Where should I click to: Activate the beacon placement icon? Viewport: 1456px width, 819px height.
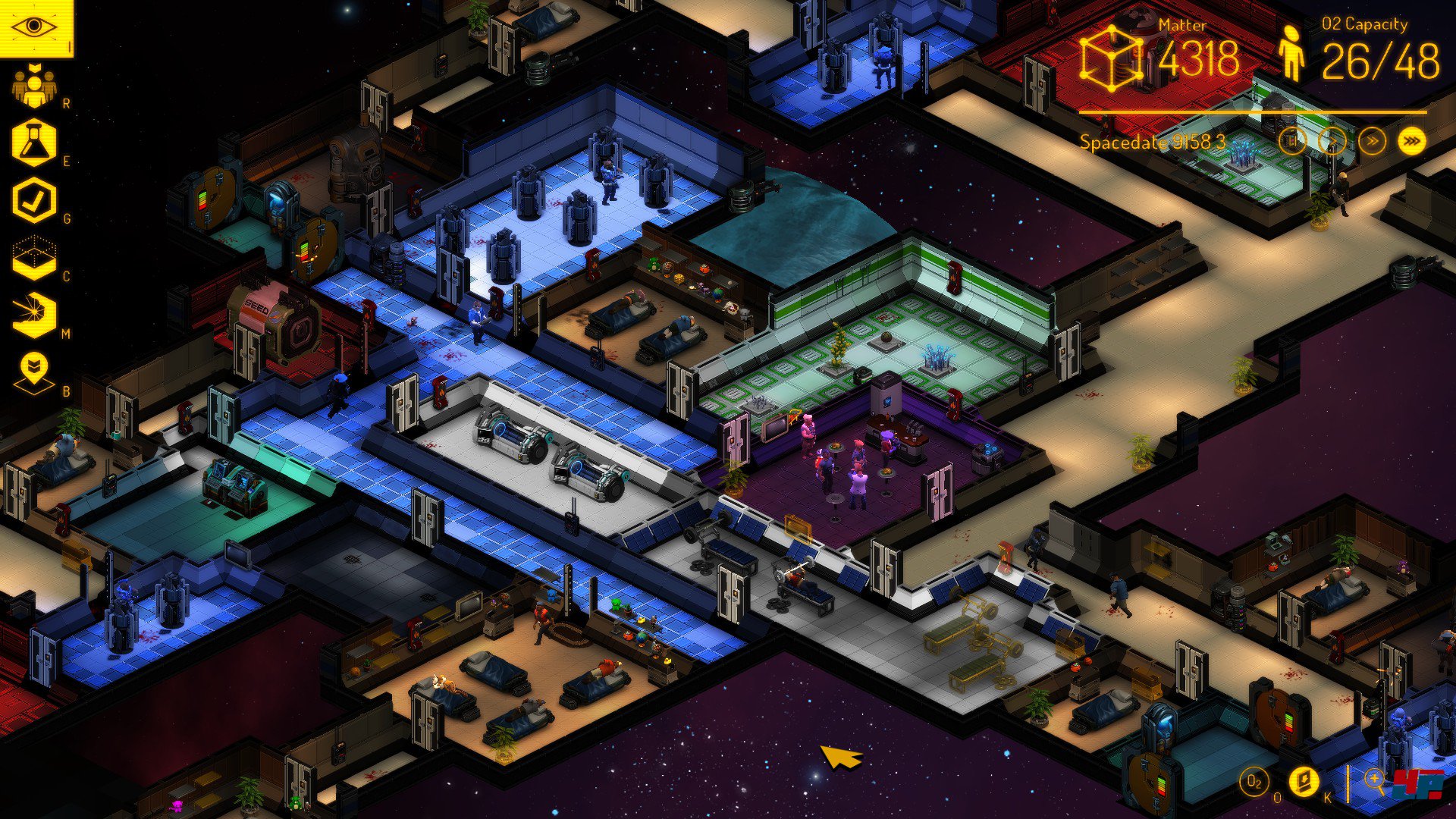(x=34, y=373)
